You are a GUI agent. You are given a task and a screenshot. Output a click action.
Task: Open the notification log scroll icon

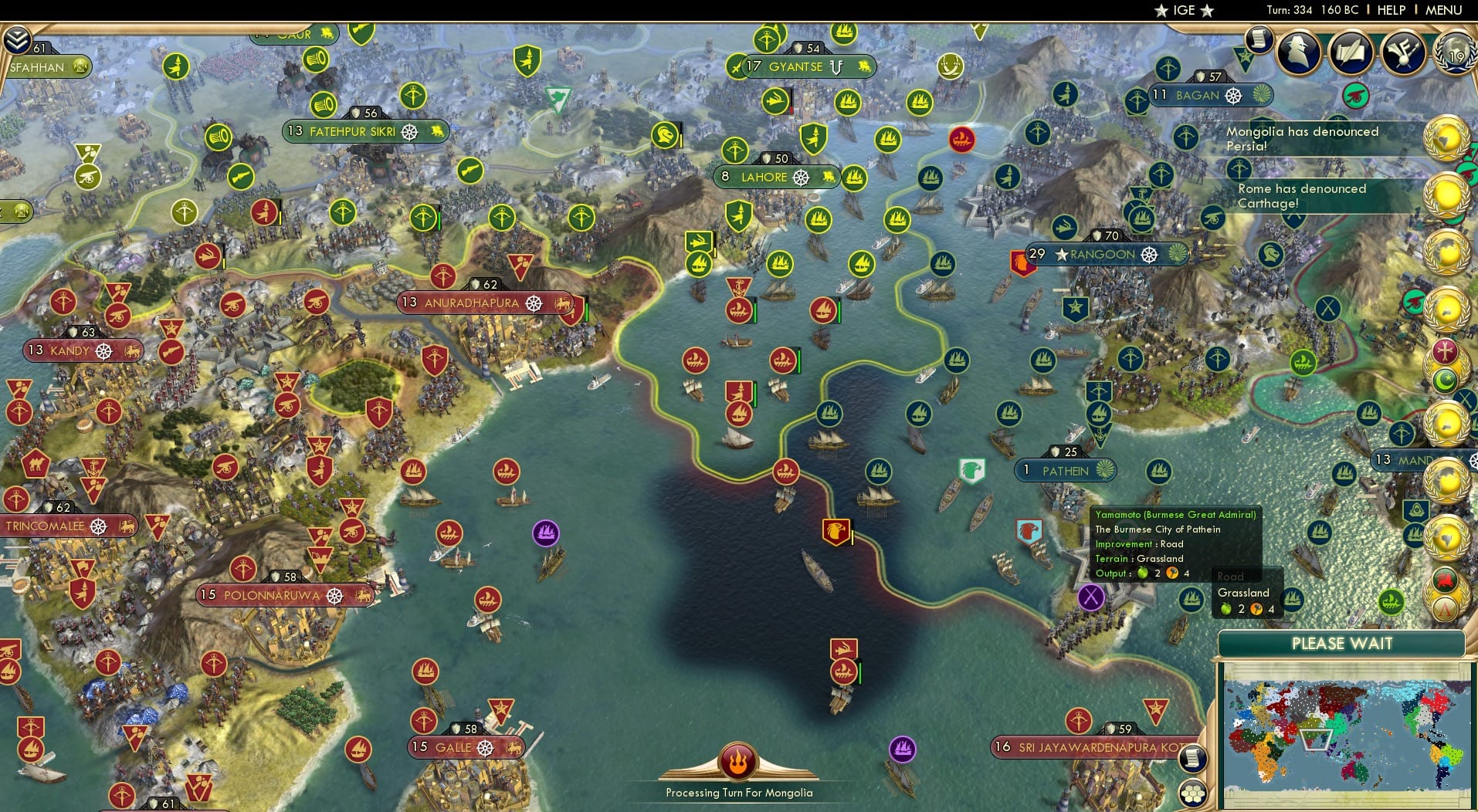(x=1258, y=42)
